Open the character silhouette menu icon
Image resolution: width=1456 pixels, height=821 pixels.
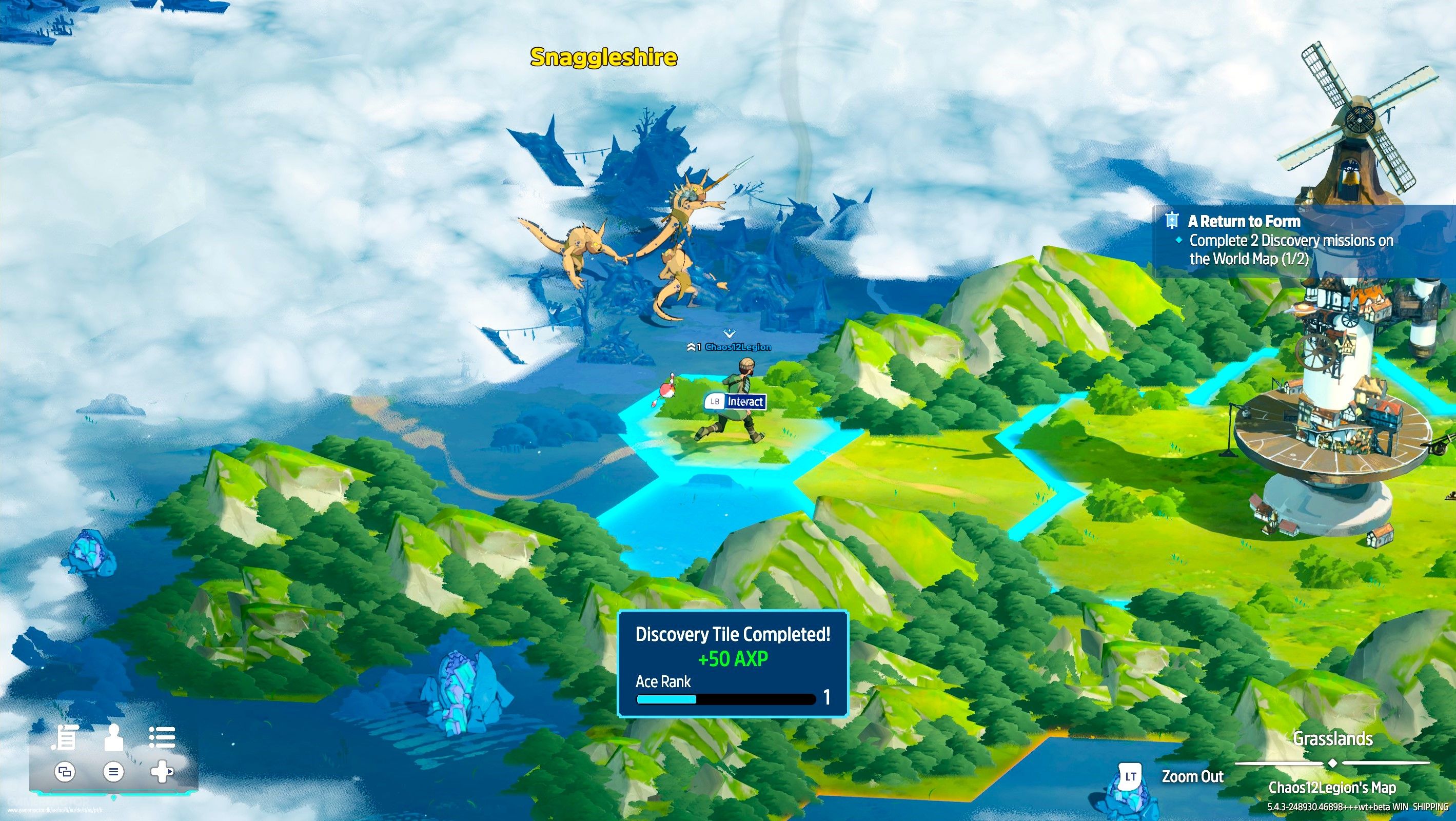tap(113, 738)
